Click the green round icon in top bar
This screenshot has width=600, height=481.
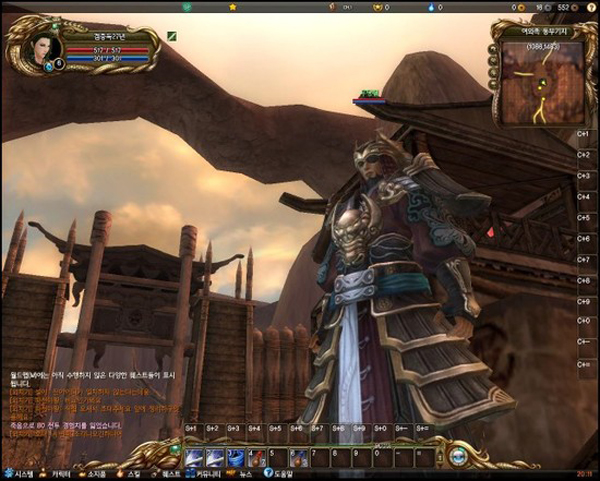(187, 7)
